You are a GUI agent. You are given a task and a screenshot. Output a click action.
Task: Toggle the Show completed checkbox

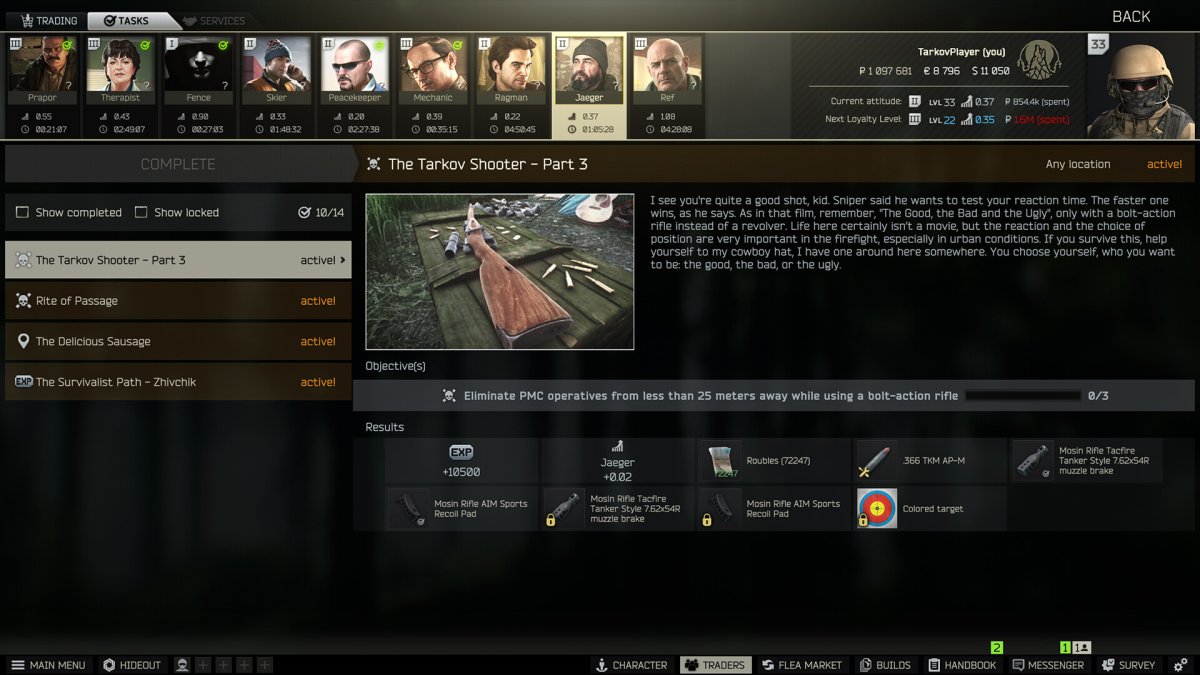(23, 212)
